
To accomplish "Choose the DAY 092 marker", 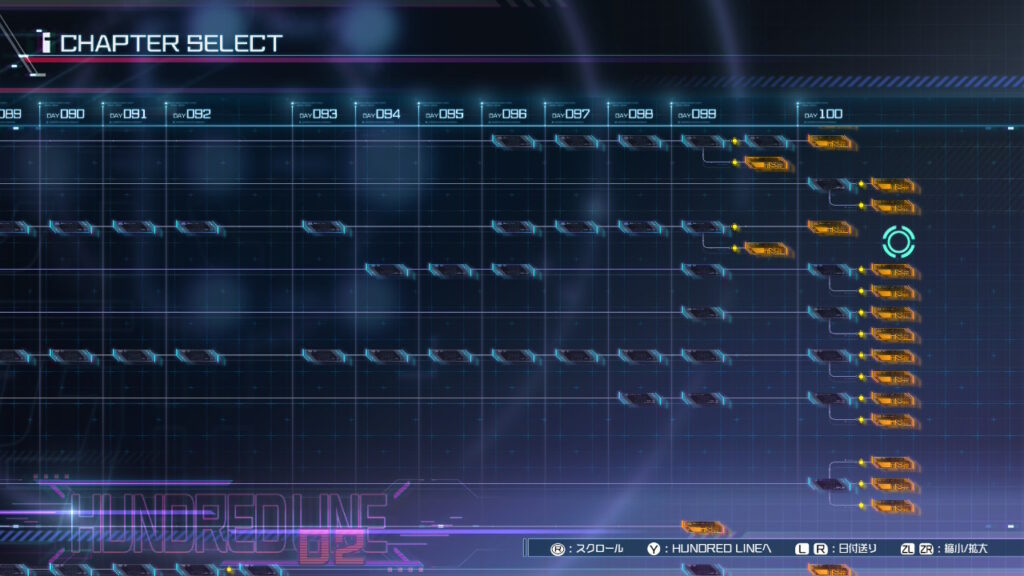I will (x=192, y=114).
